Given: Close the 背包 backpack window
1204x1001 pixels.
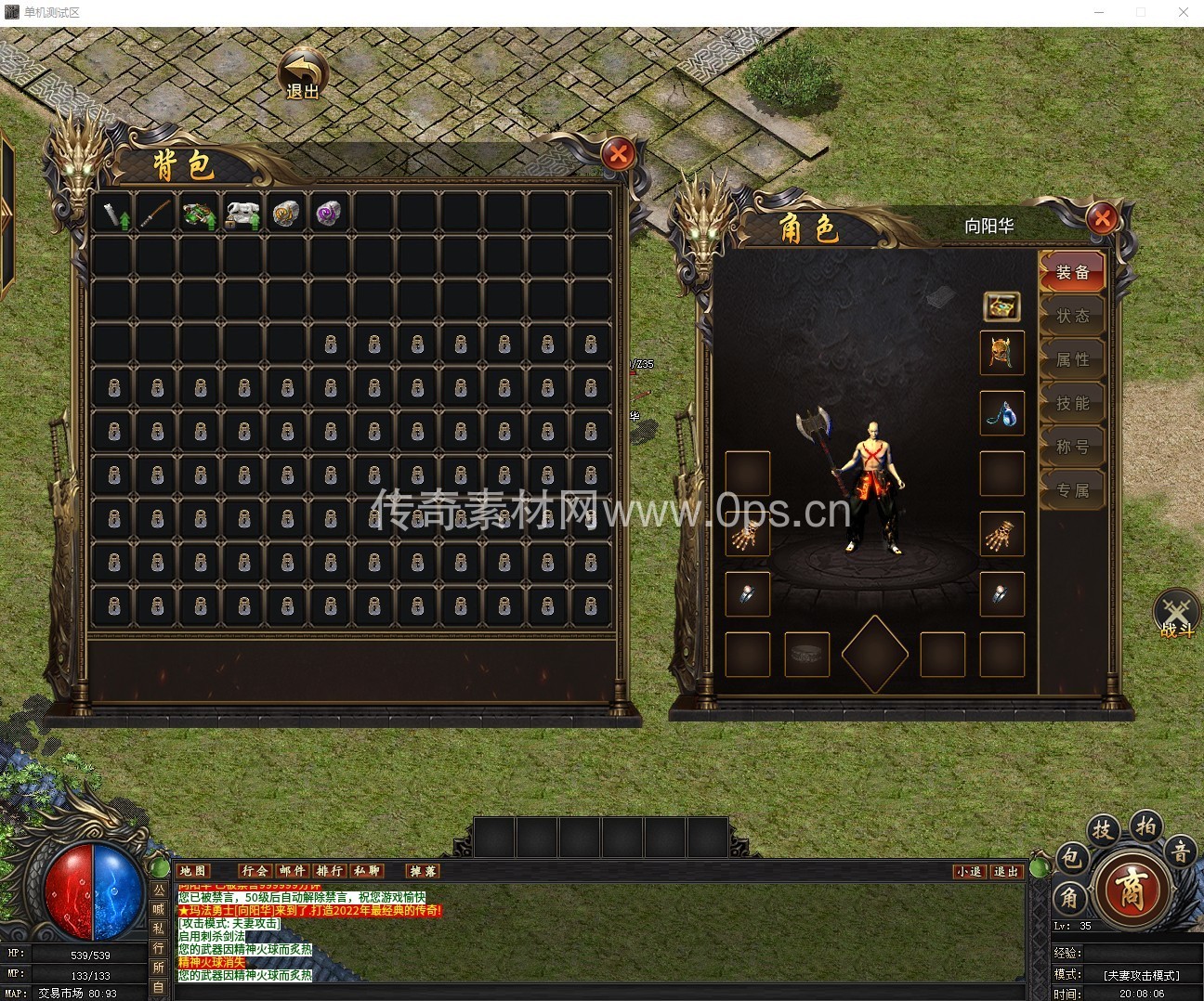Looking at the screenshot, I should point(619,154).
